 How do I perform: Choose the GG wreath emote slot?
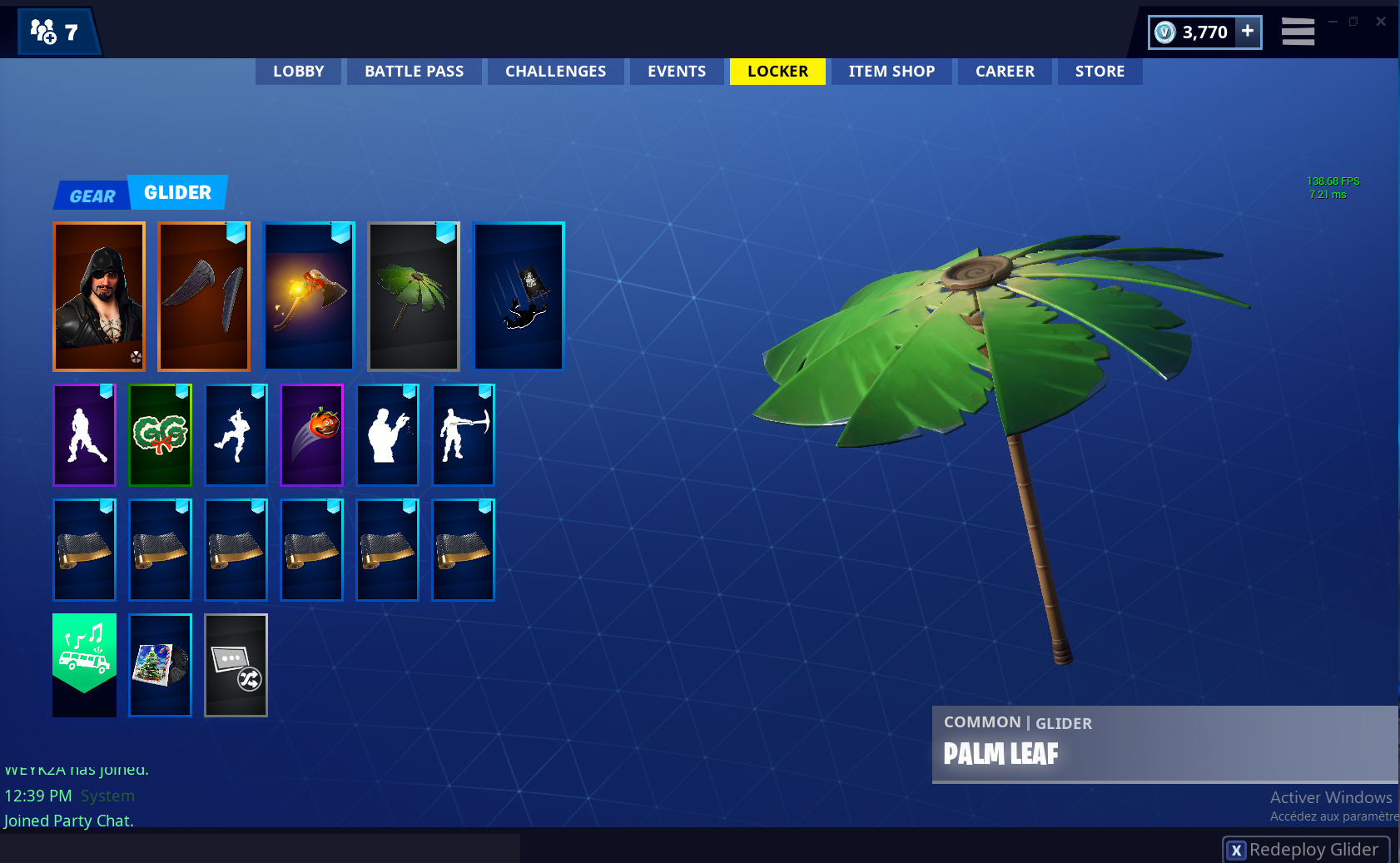pyautogui.click(x=161, y=434)
